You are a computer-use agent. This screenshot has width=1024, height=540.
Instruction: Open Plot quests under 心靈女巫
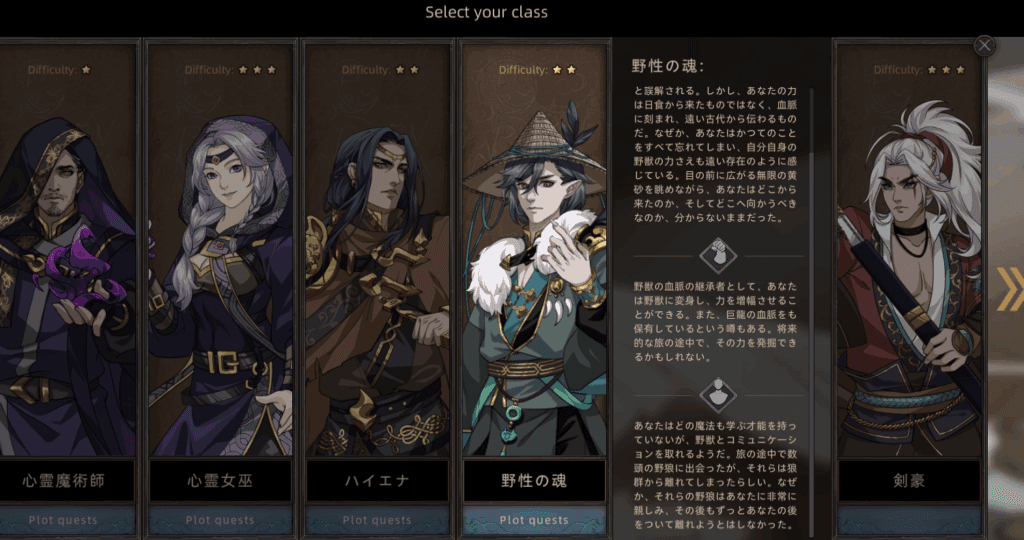(x=221, y=520)
